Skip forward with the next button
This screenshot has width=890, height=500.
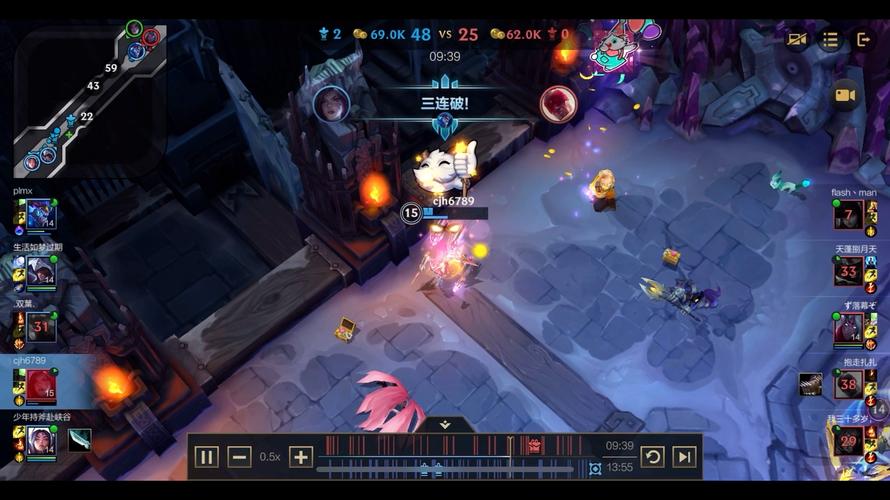(684, 457)
